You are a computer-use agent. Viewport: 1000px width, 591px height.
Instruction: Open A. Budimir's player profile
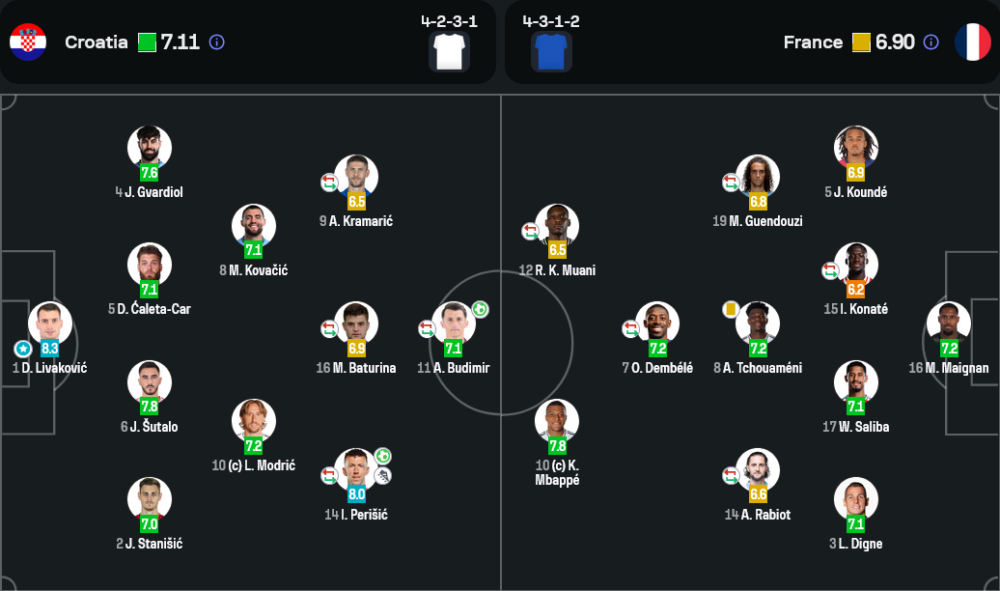pos(452,323)
